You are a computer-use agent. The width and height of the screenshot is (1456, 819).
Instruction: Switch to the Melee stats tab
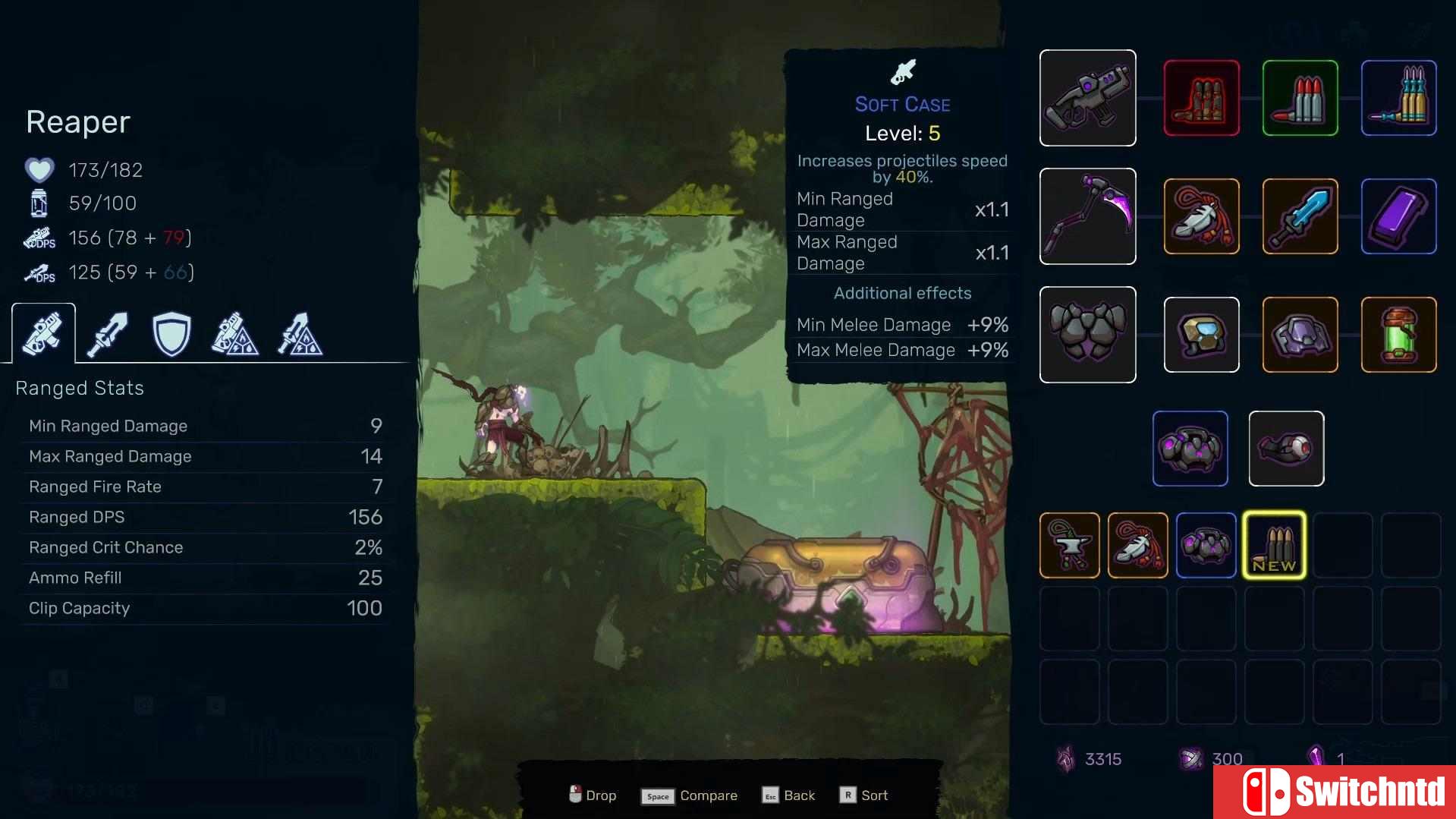107,332
